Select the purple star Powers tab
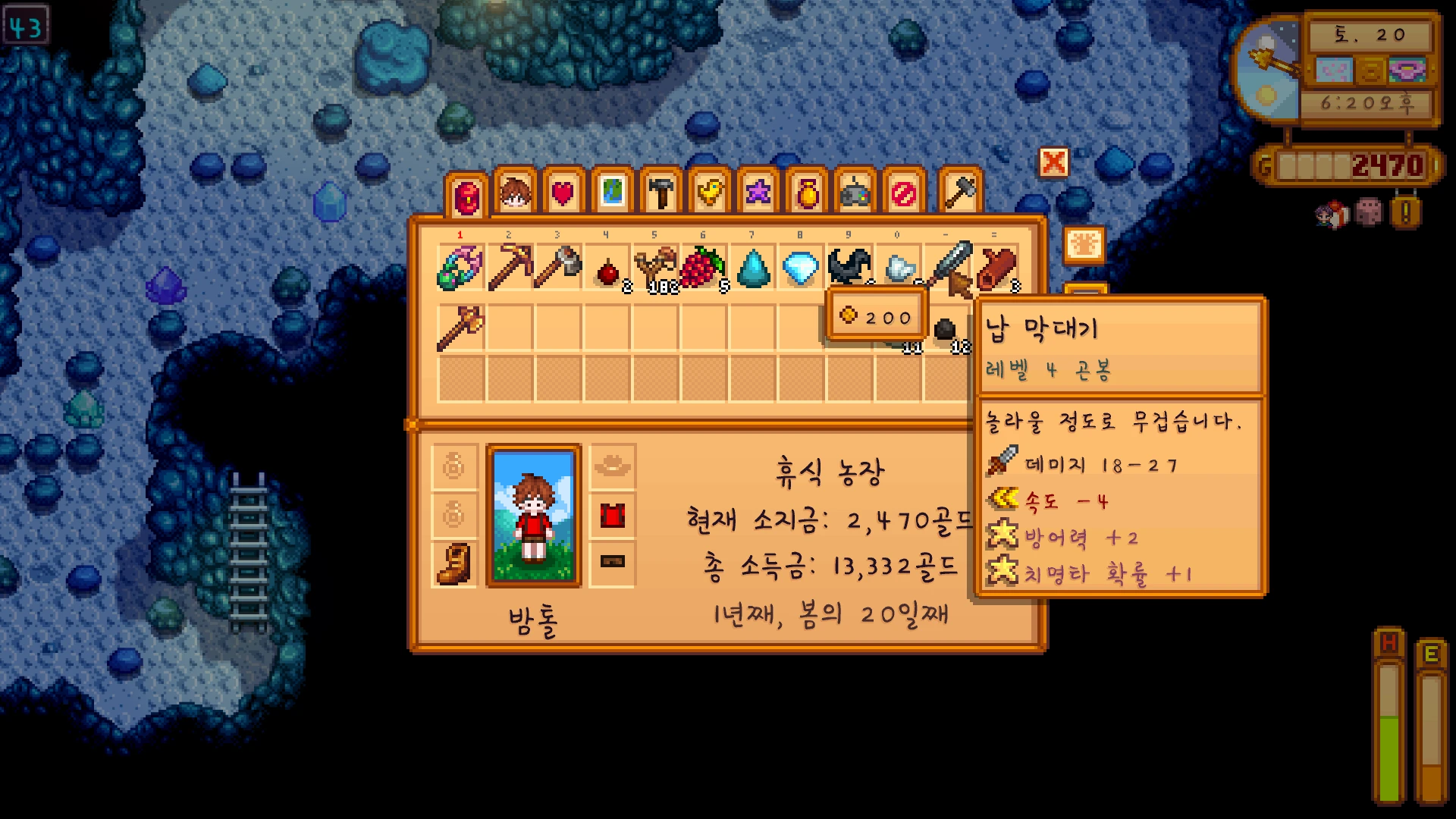Screen dimensions: 1456x819 point(758,193)
